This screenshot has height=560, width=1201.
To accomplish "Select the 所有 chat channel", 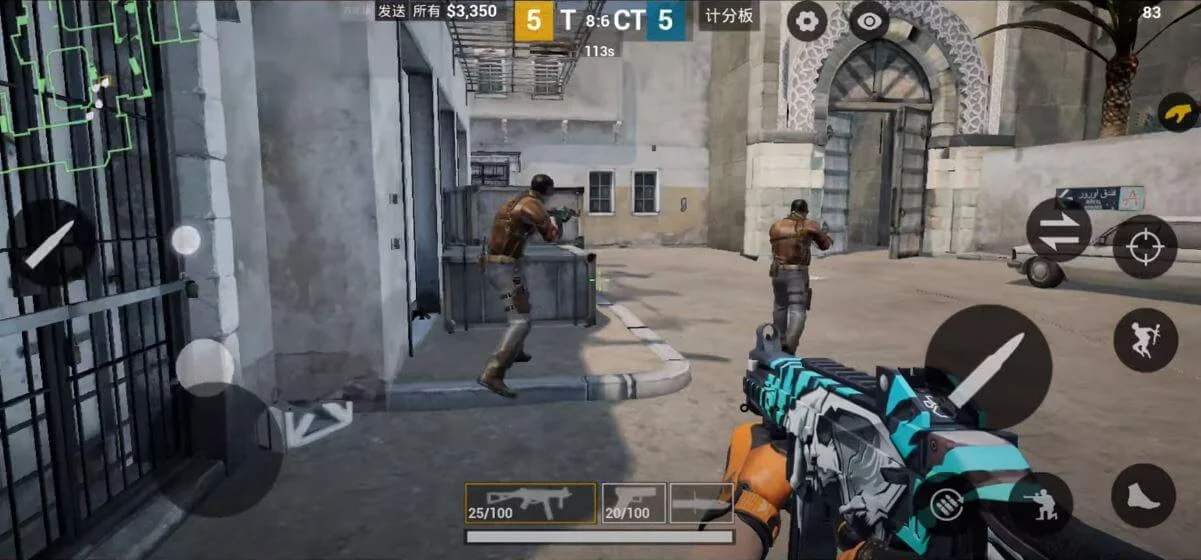I will (x=426, y=11).
